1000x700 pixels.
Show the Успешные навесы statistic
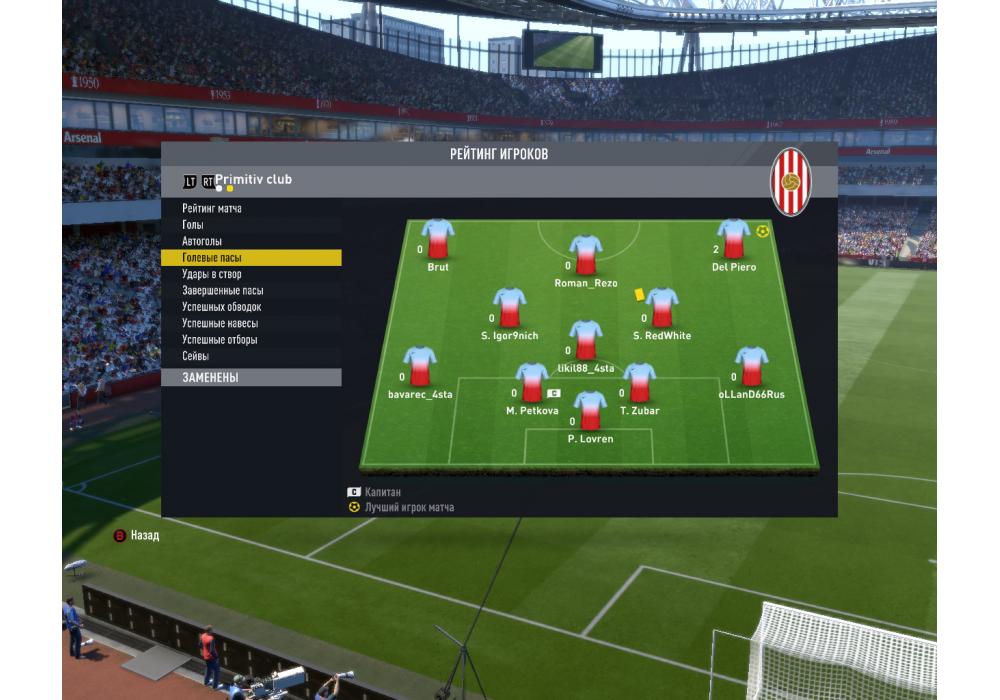(x=220, y=324)
